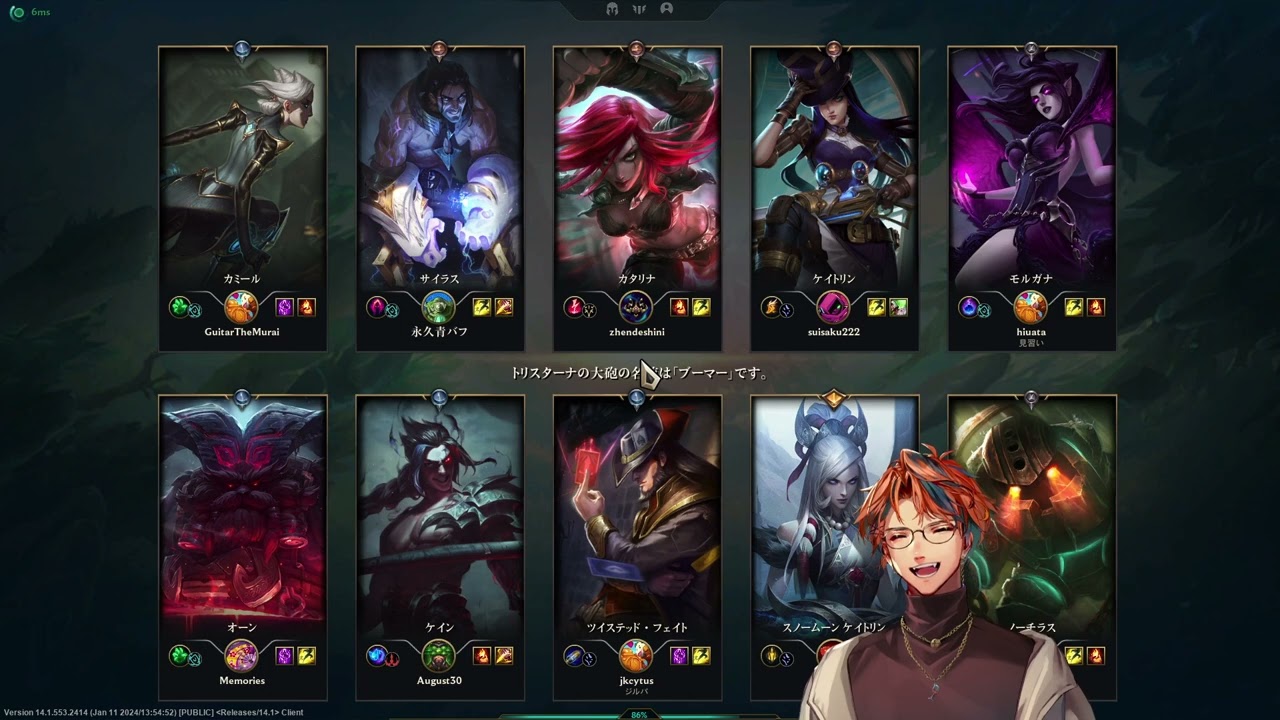Viewport: 1280px width, 720px height.
Task: Click zhendeshini's summoner profile icon
Action: 636,307
